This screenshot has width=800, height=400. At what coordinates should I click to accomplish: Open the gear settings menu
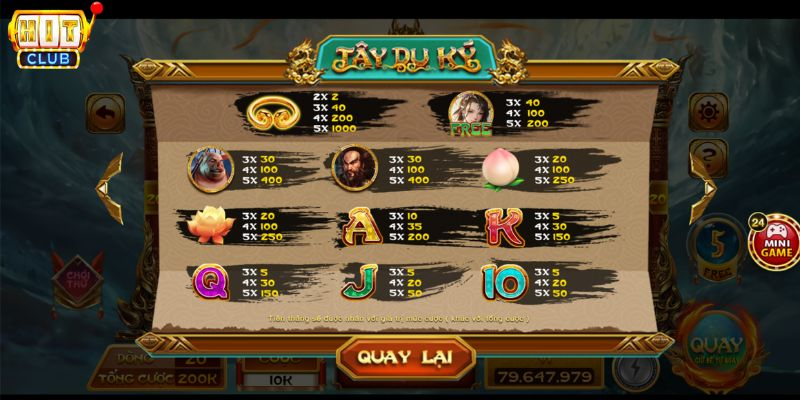pos(708,112)
